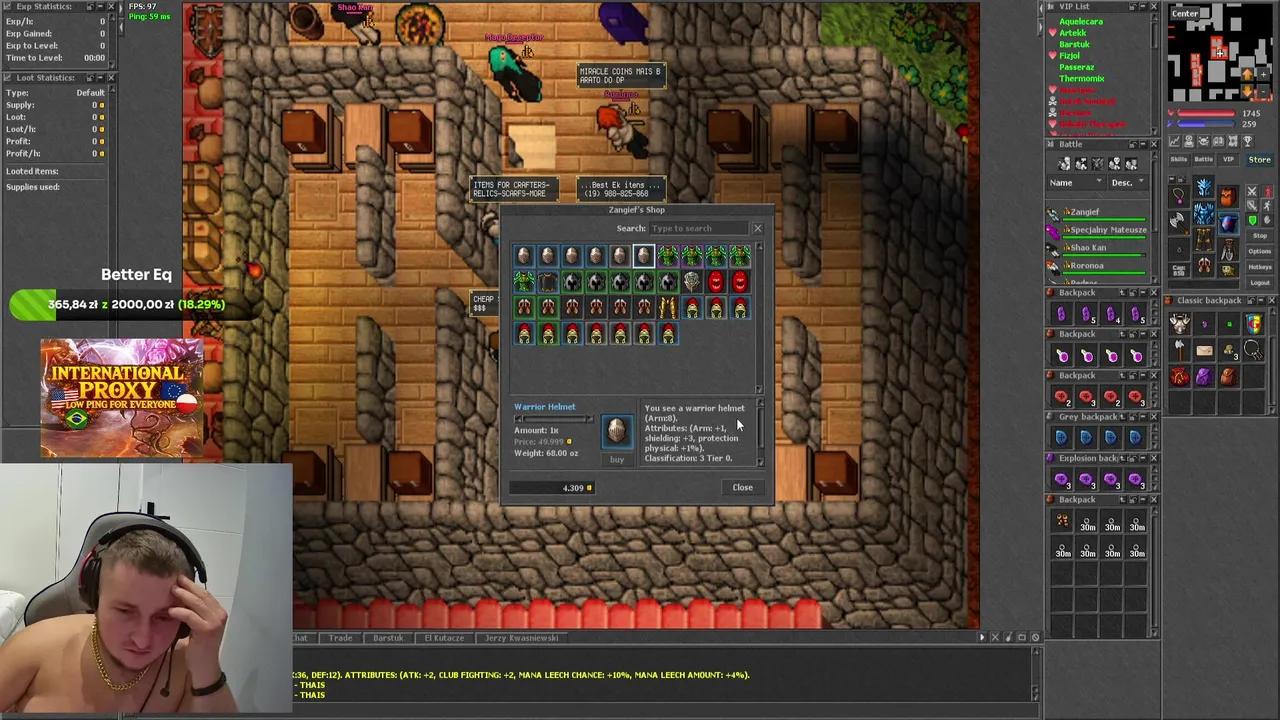Enable chase opponent running figure icon

[1266, 206]
